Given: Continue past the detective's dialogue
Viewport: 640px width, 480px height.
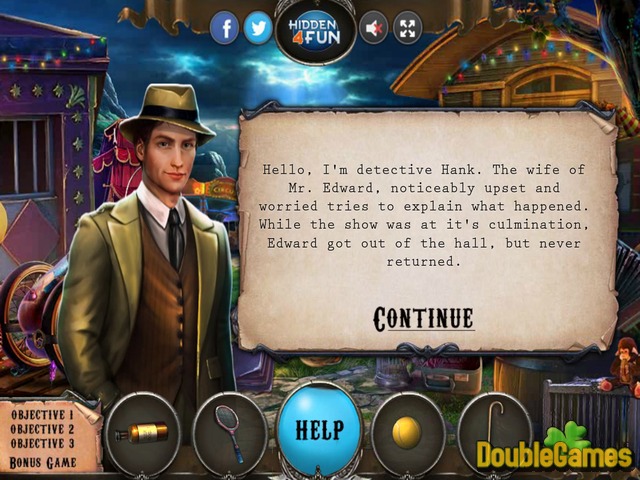Looking at the screenshot, I should (x=423, y=319).
